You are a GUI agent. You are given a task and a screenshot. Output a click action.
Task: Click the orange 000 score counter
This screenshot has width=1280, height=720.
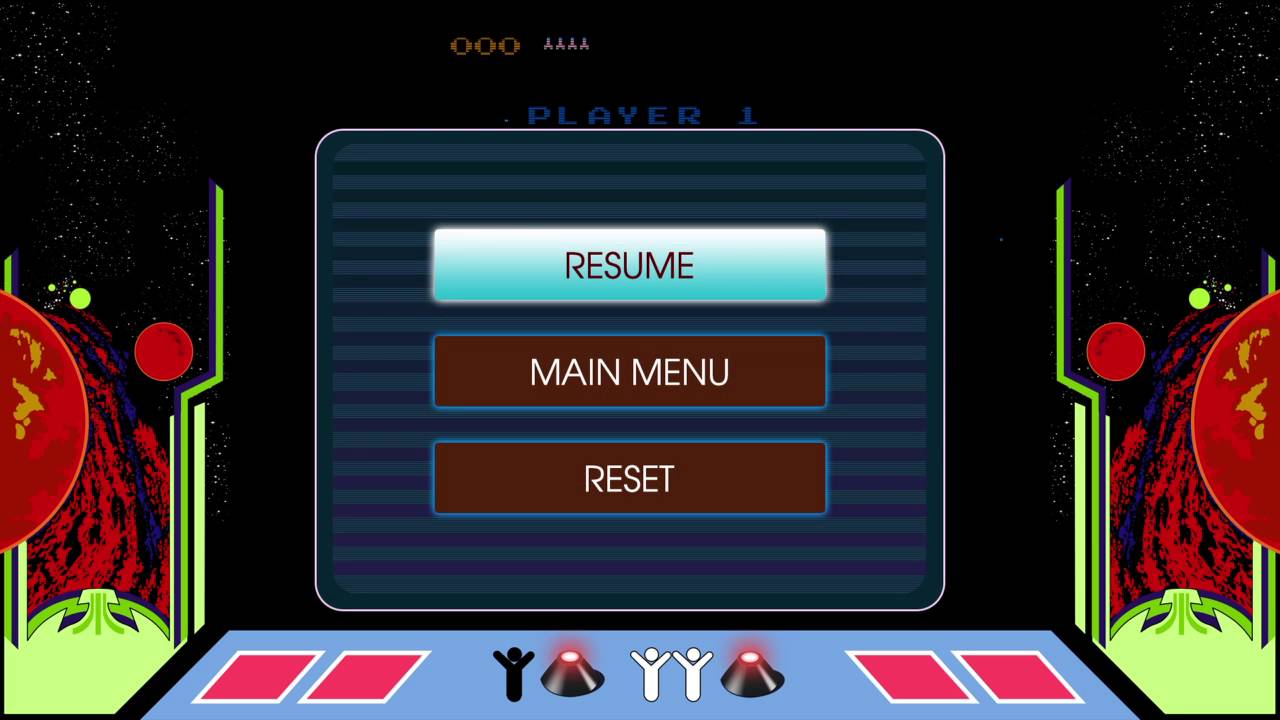click(486, 44)
